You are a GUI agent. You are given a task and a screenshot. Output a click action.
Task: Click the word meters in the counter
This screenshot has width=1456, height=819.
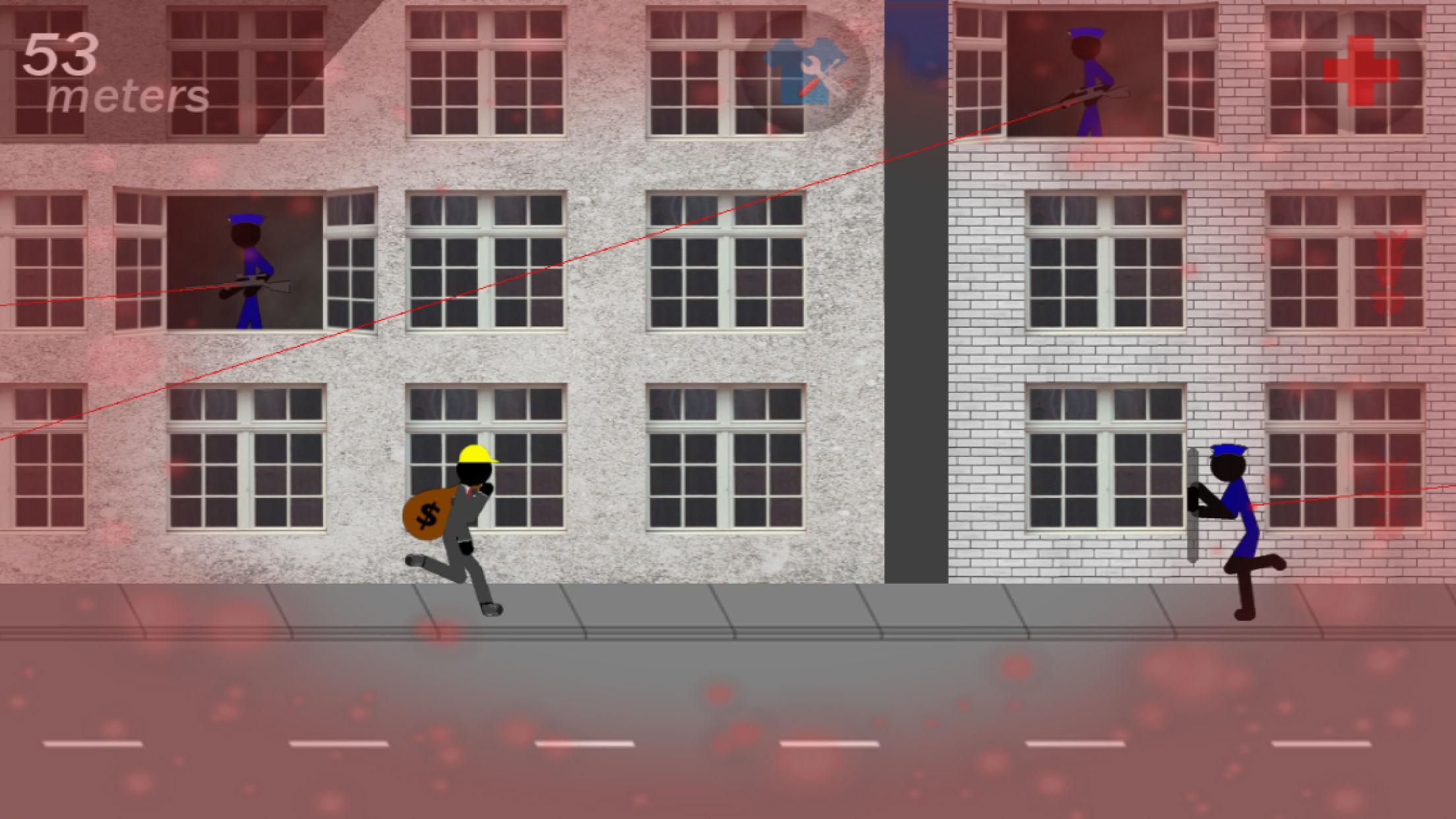tap(127, 97)
